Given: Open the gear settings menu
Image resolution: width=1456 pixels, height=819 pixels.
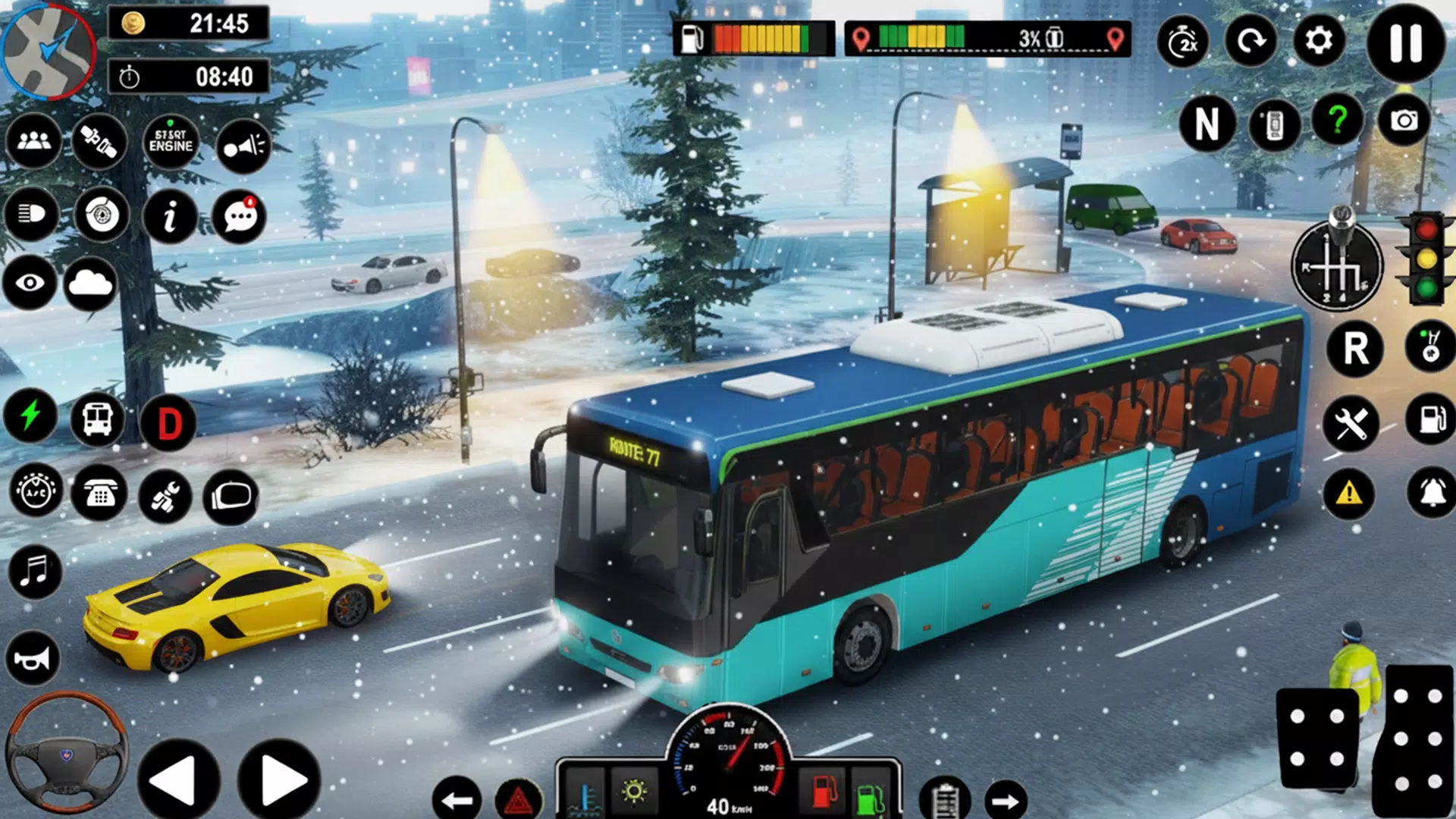Looking at the screenshot, I should [x=1319, y=41].
